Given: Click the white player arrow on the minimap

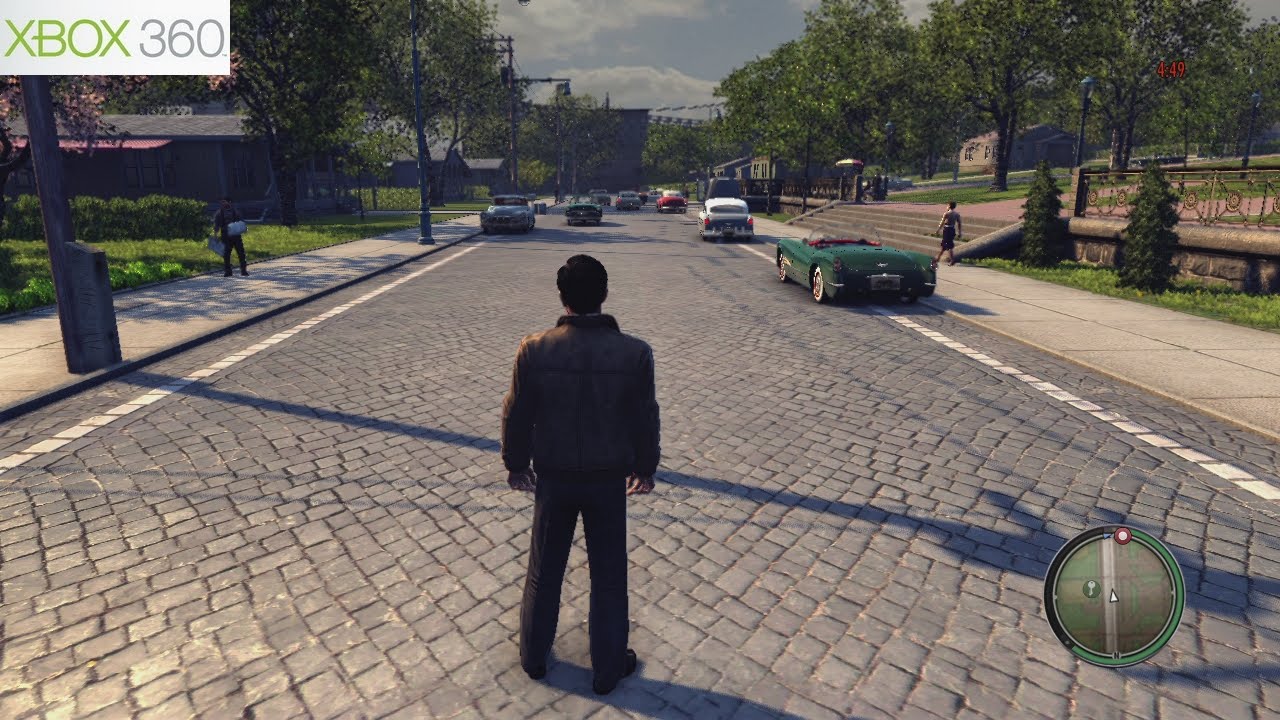Looking at the screenshot, I should (x=1114, y=595).
